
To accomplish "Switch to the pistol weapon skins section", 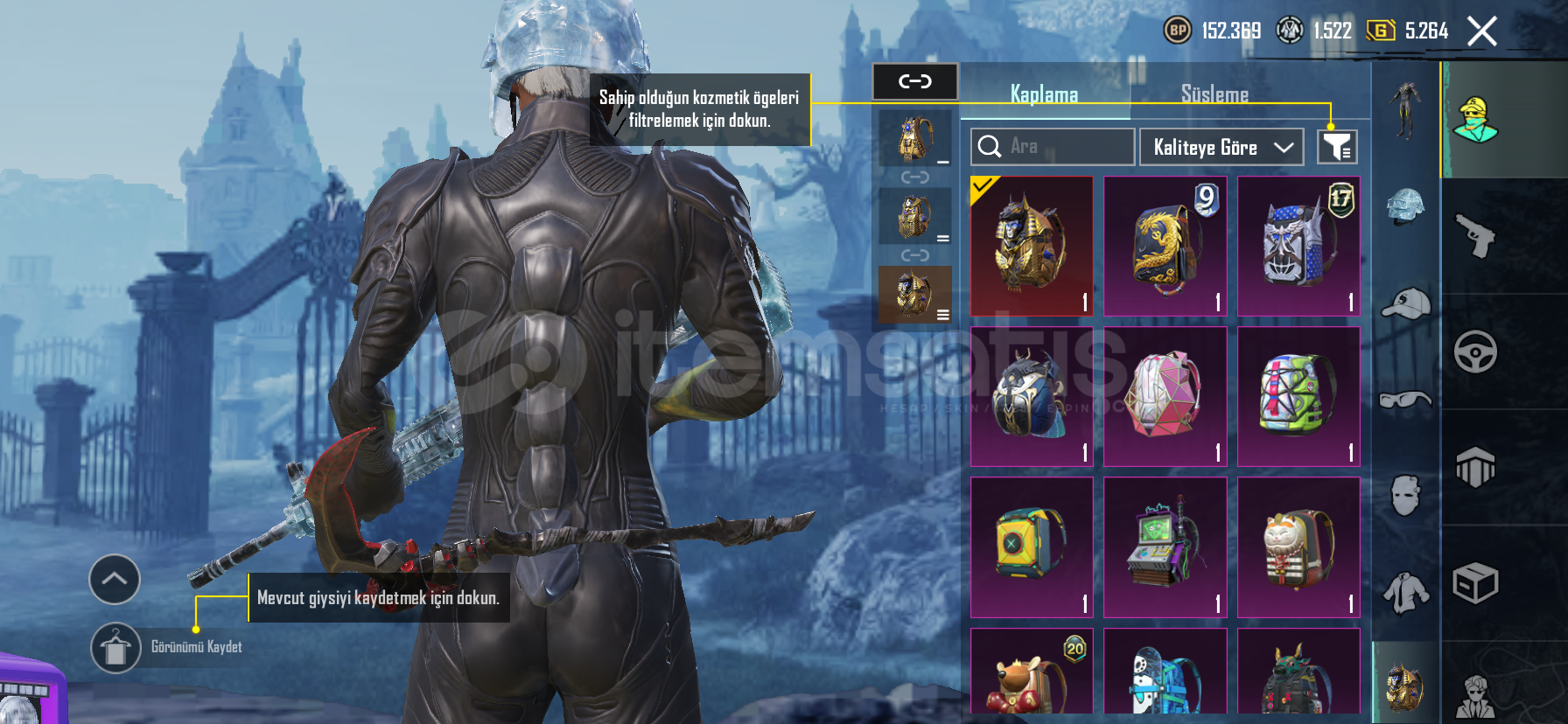I will coord(1476,236).
